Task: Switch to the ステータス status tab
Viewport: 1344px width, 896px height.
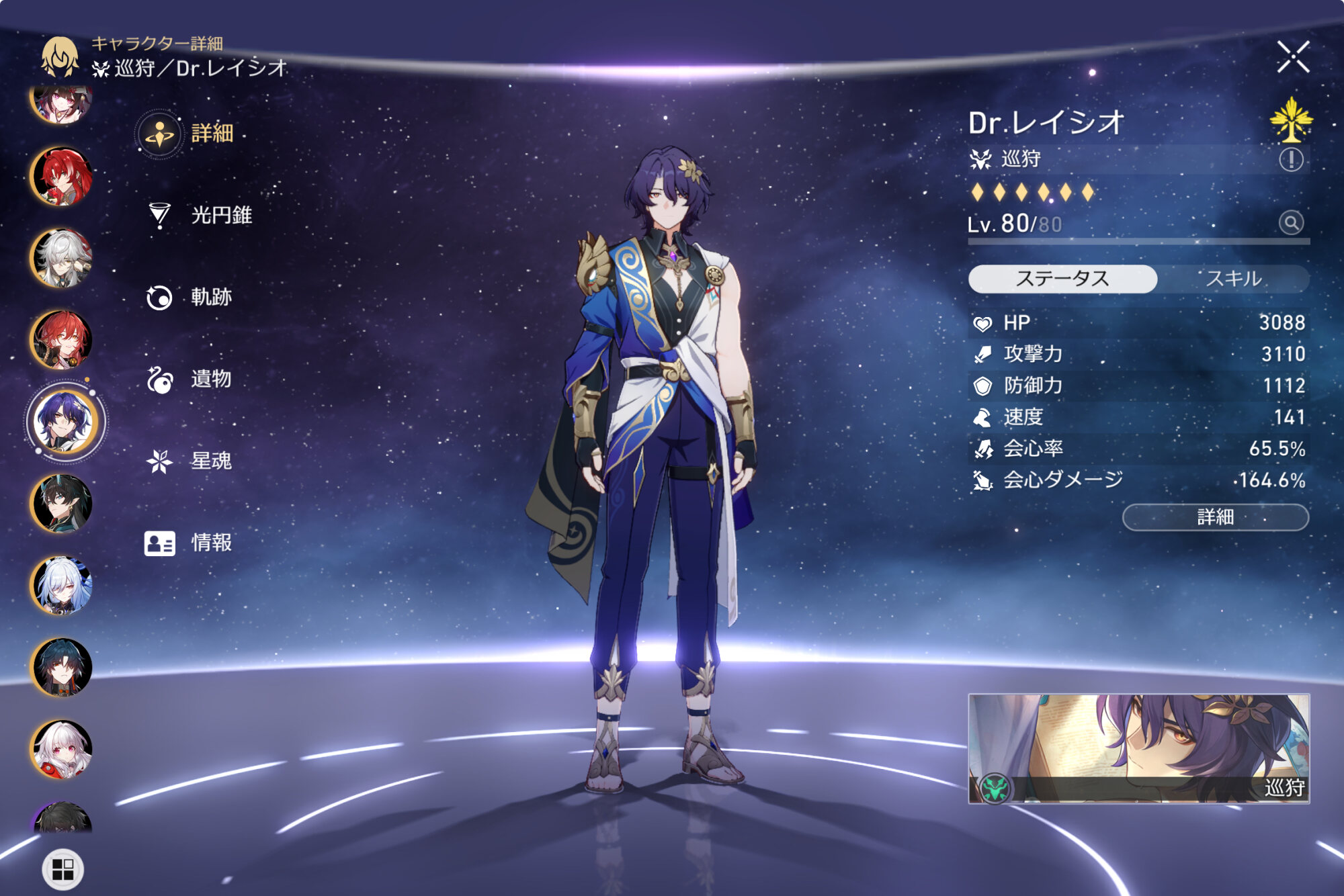Action: pos(1062,279)
